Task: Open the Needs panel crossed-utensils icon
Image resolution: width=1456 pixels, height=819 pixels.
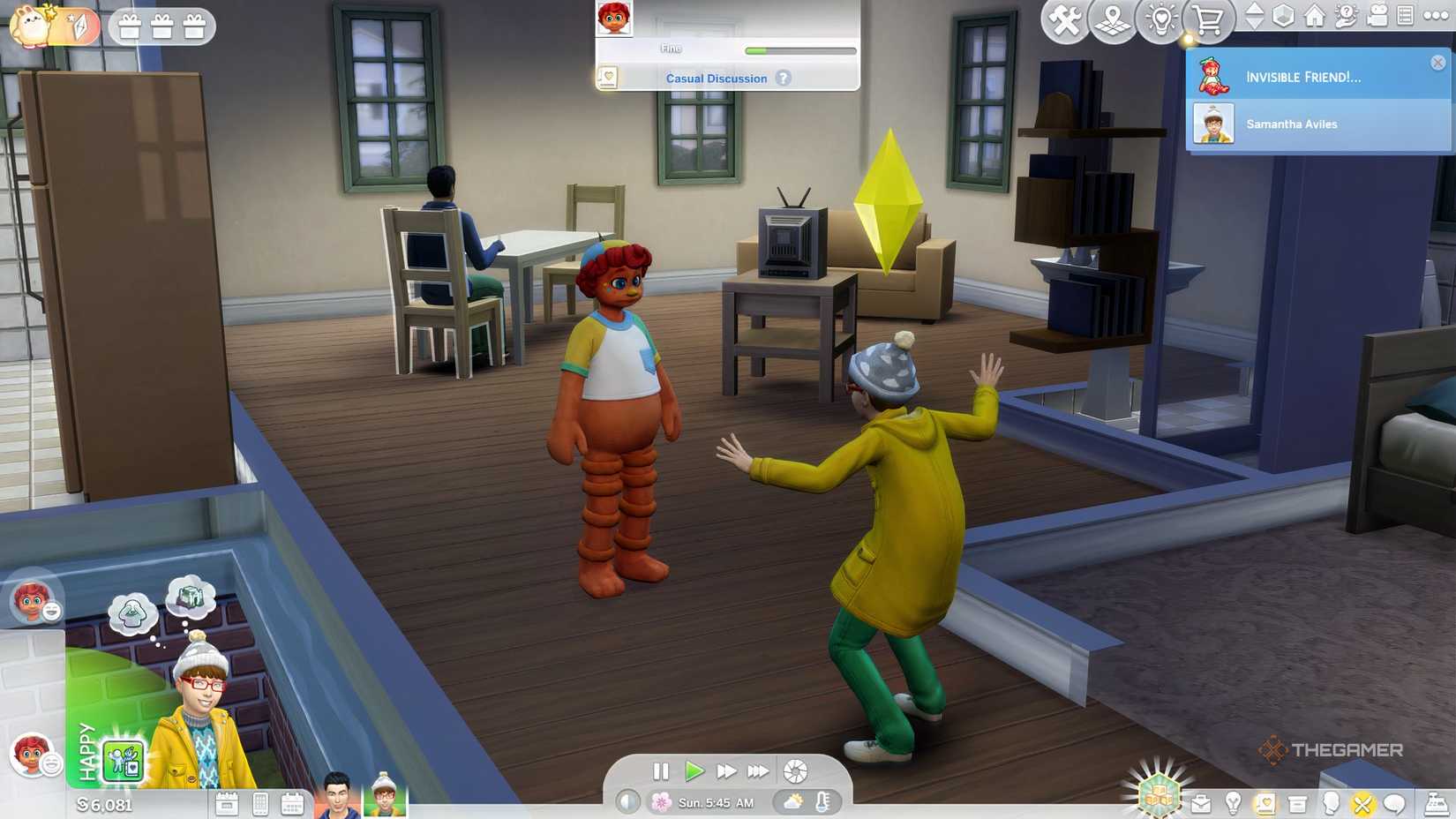Action: tap(1363, 802)
